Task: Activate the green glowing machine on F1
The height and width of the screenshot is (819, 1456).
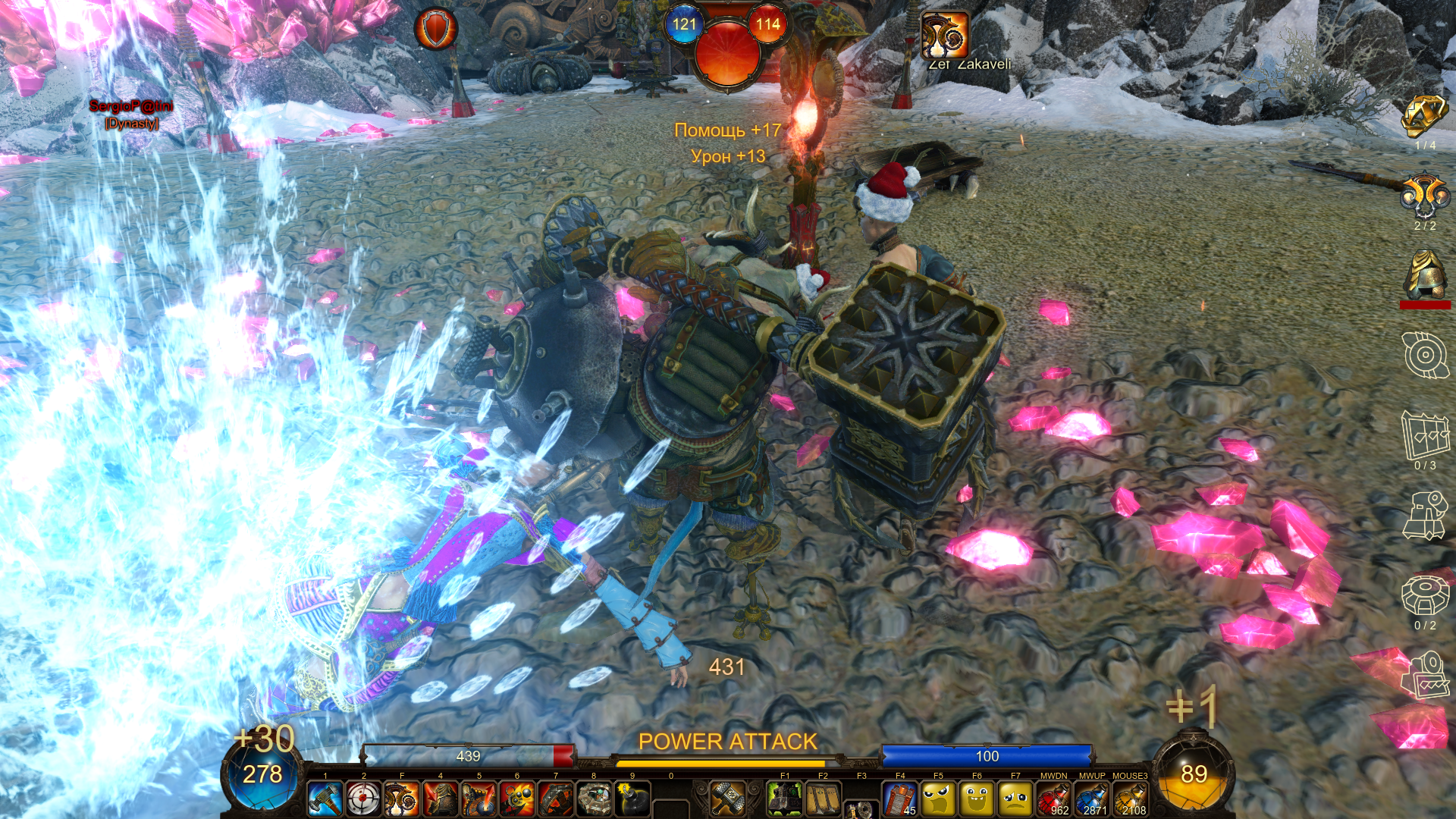Action: pyautogui.click(x=785, y=799)
